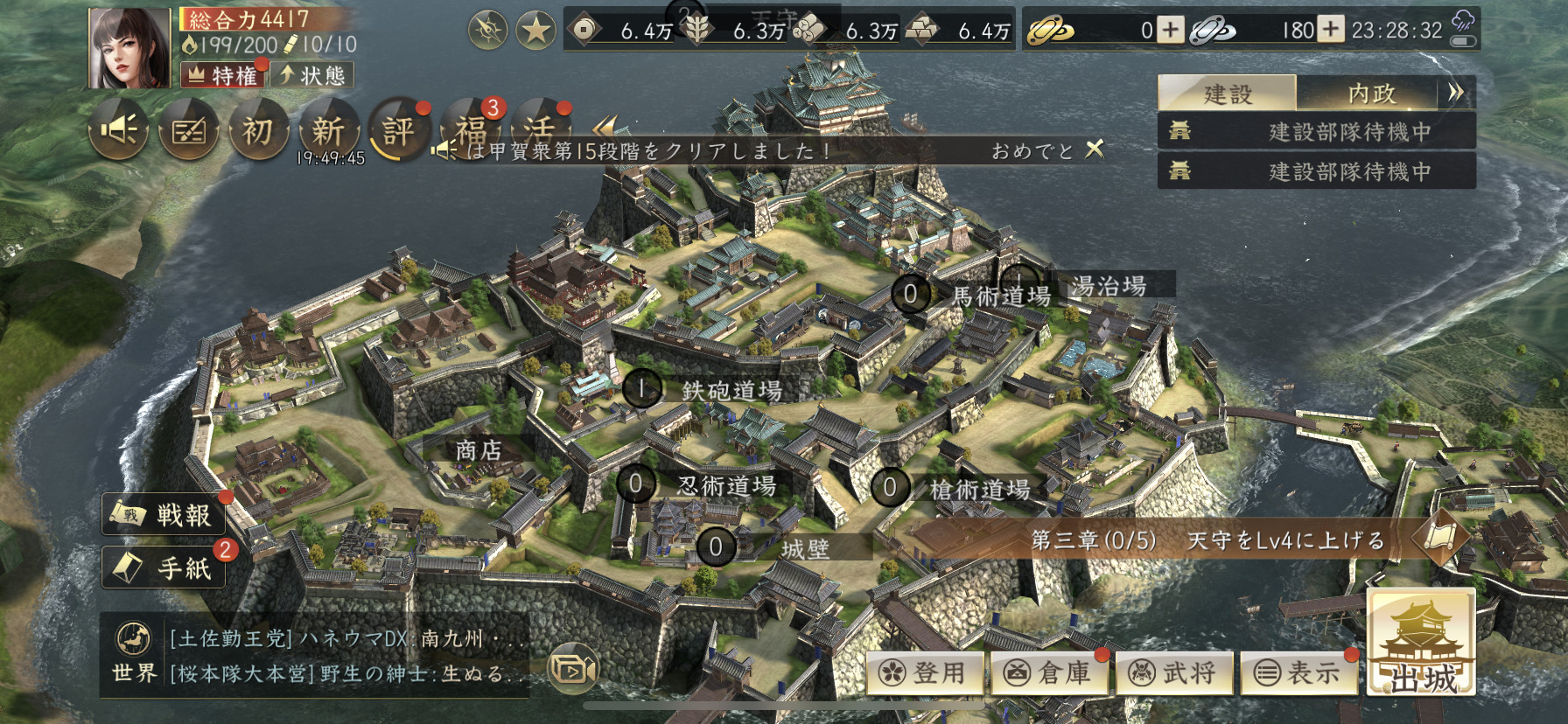Open the 手紙 mail inbox
The image size is (1568, 724).
[165, 568]
